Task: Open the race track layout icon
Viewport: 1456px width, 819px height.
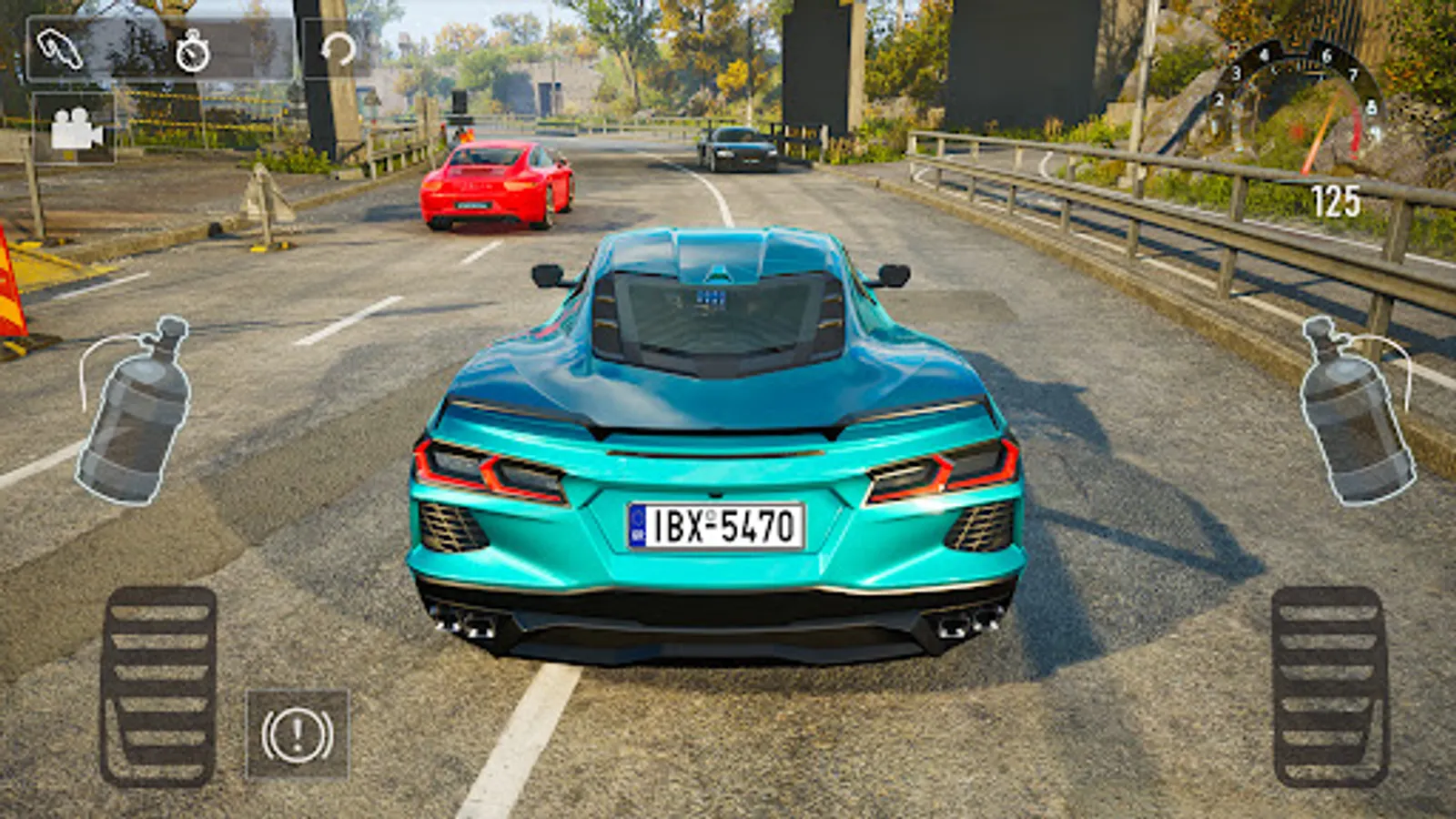Action: point(60,50)
